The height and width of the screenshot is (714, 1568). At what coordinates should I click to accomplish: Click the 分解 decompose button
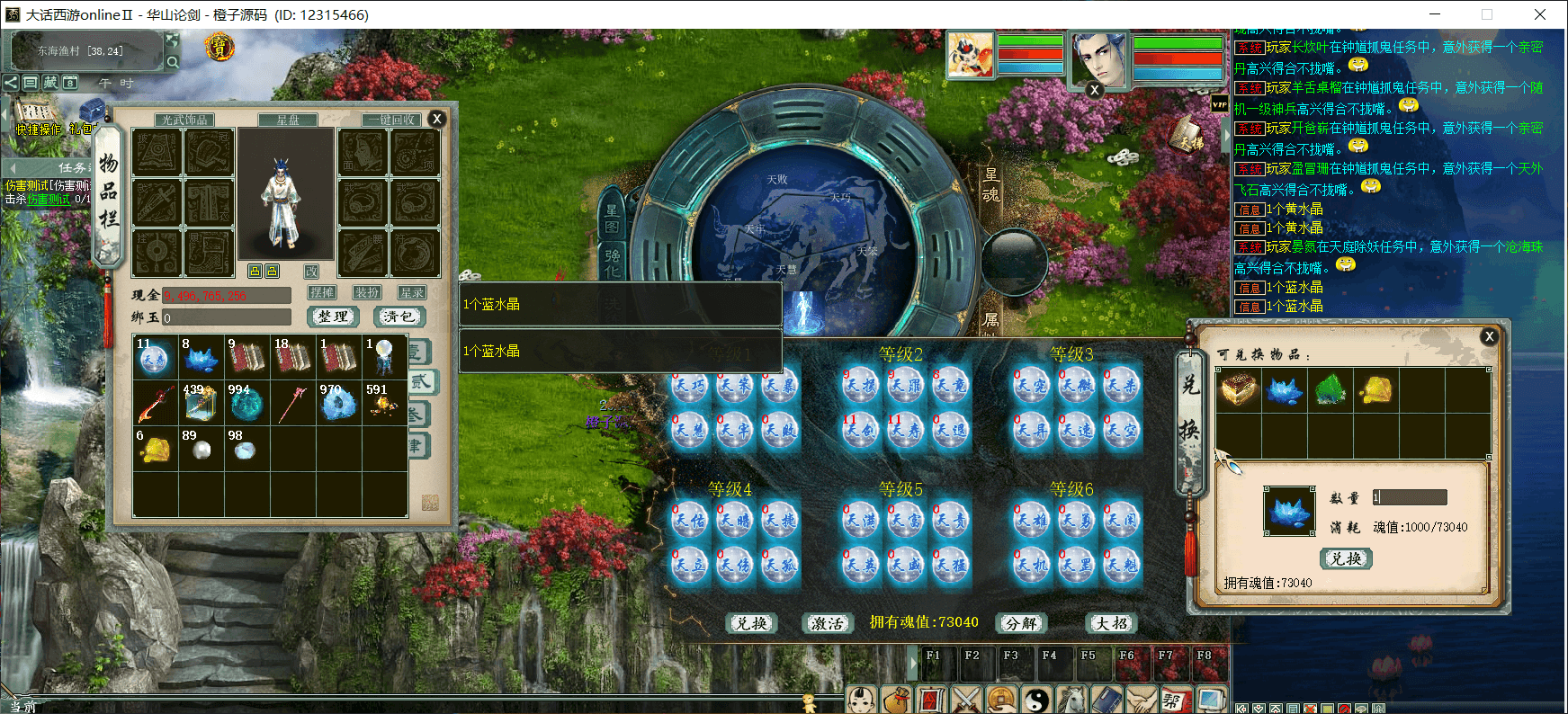coord(1021,623)
